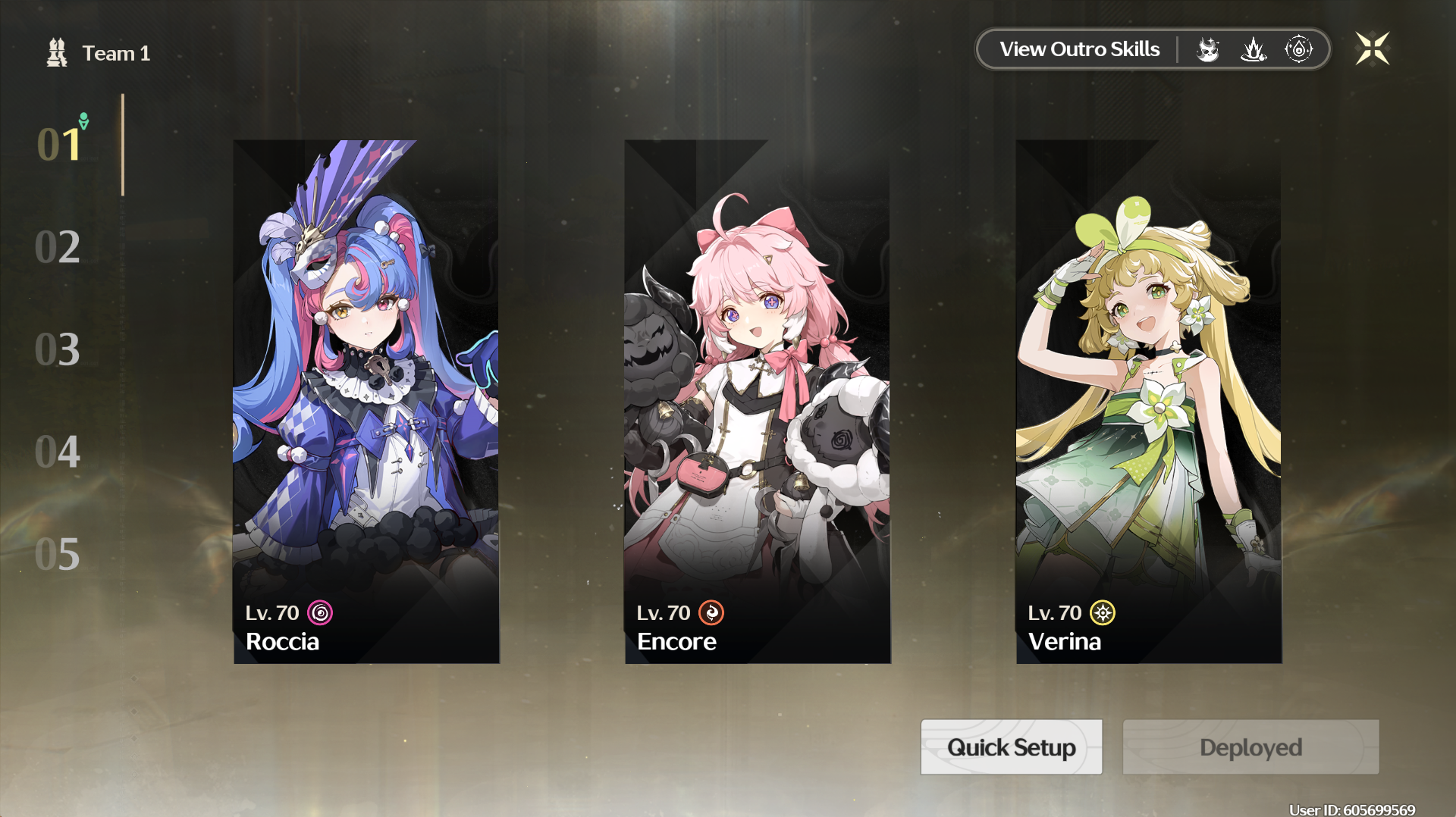The height and width of the screenshot is (817, 1456).
Task: Open Quick Setup
Action: pos(1011,747)
